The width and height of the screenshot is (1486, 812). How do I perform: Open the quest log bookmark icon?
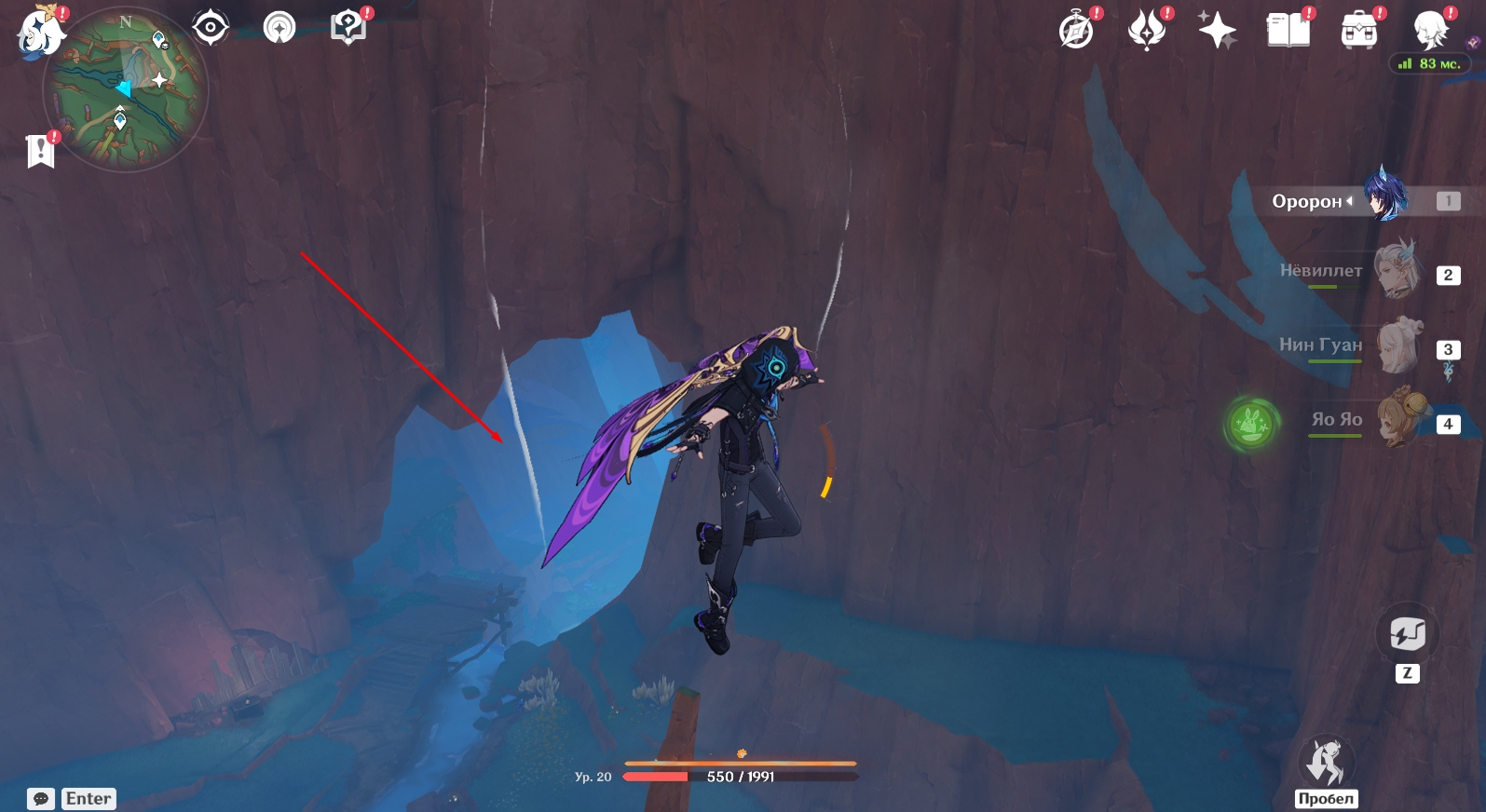[40, 151]
